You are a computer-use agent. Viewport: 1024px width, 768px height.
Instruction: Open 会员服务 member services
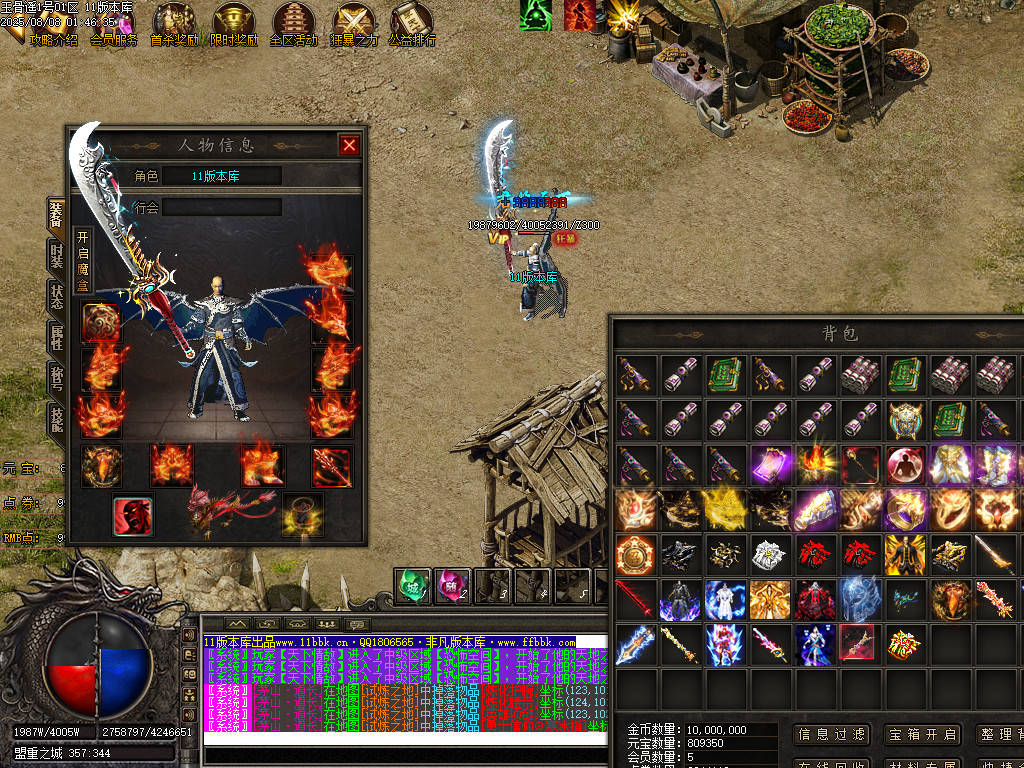[113, 25]
